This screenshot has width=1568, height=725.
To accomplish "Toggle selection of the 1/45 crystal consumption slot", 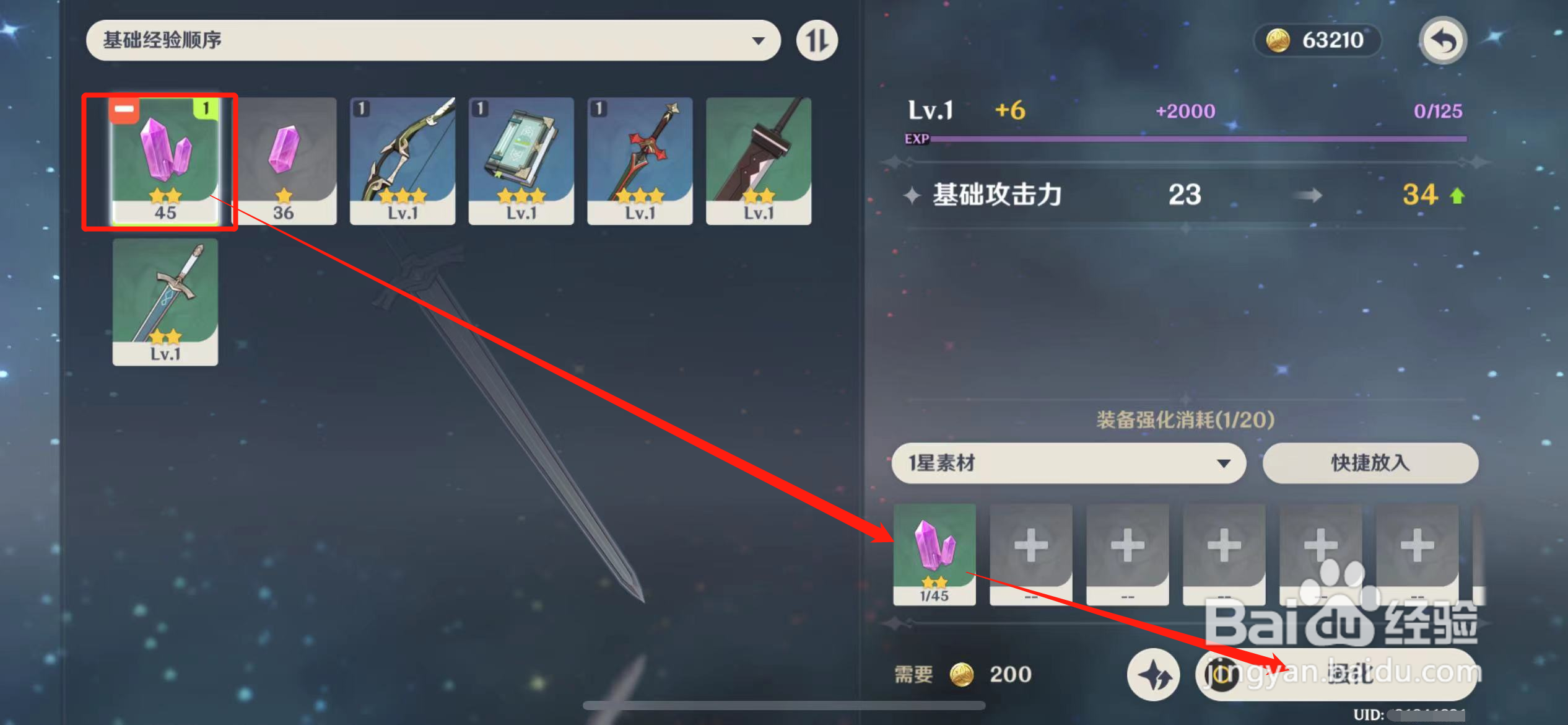I will point(934,555).
